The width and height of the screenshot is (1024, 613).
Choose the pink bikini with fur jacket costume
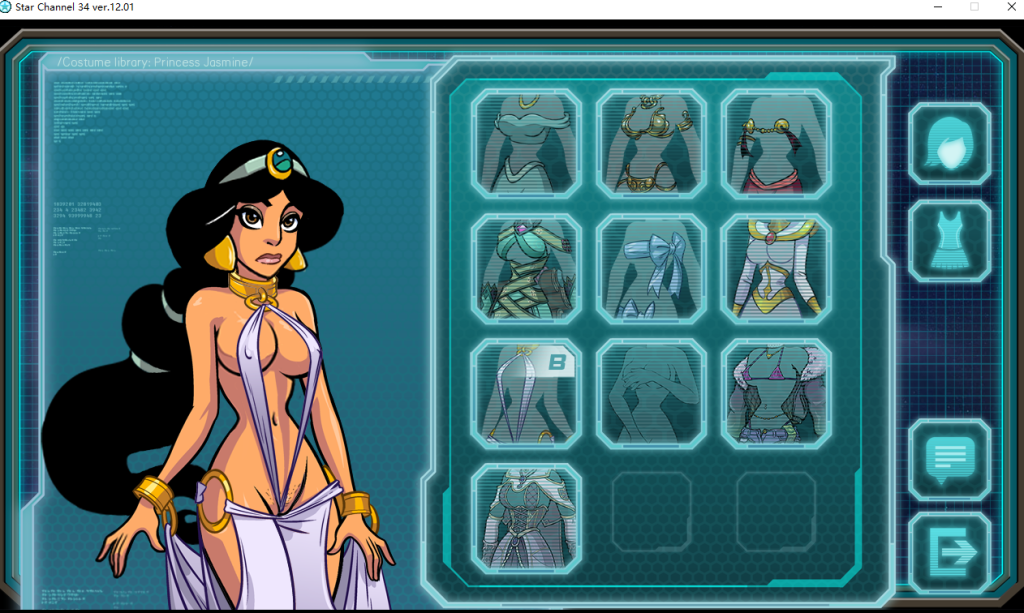click(x=776, y=393)
